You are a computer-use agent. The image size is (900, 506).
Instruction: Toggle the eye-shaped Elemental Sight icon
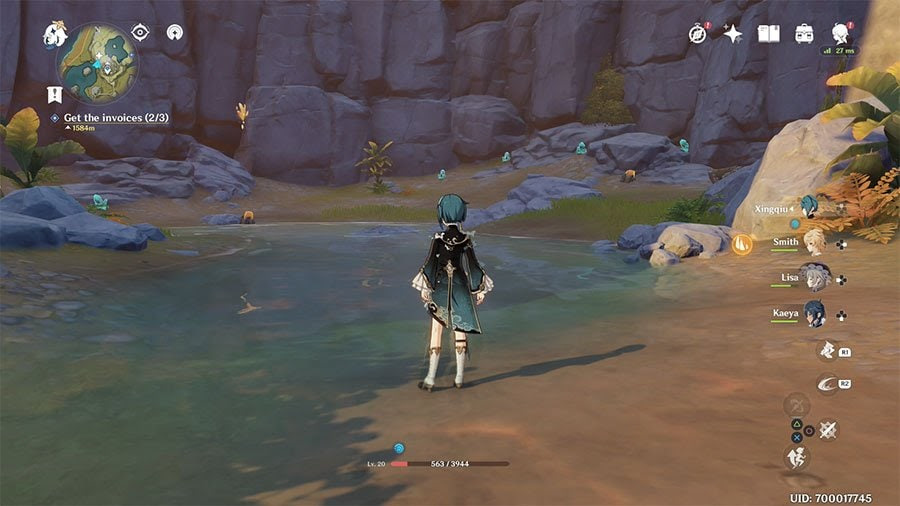[x=140, y=33]
